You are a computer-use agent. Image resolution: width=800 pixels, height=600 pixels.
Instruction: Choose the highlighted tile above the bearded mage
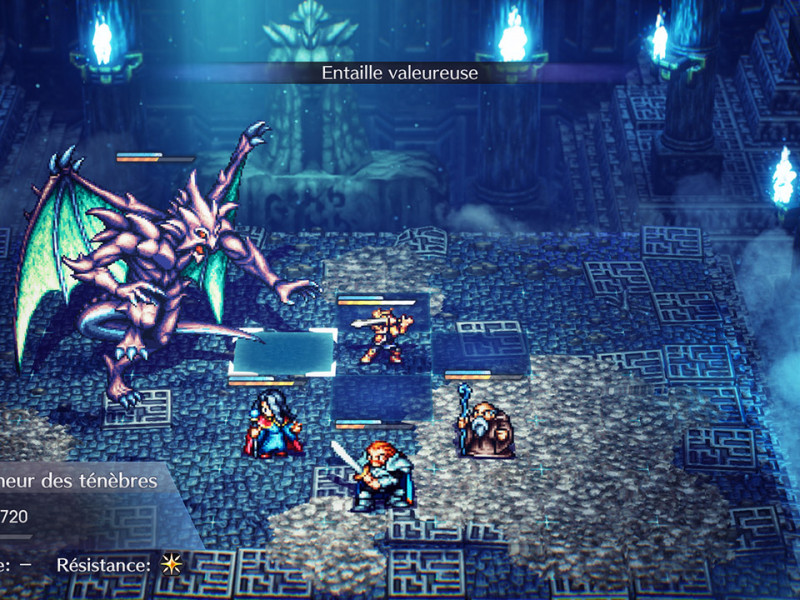pos(480,352)
